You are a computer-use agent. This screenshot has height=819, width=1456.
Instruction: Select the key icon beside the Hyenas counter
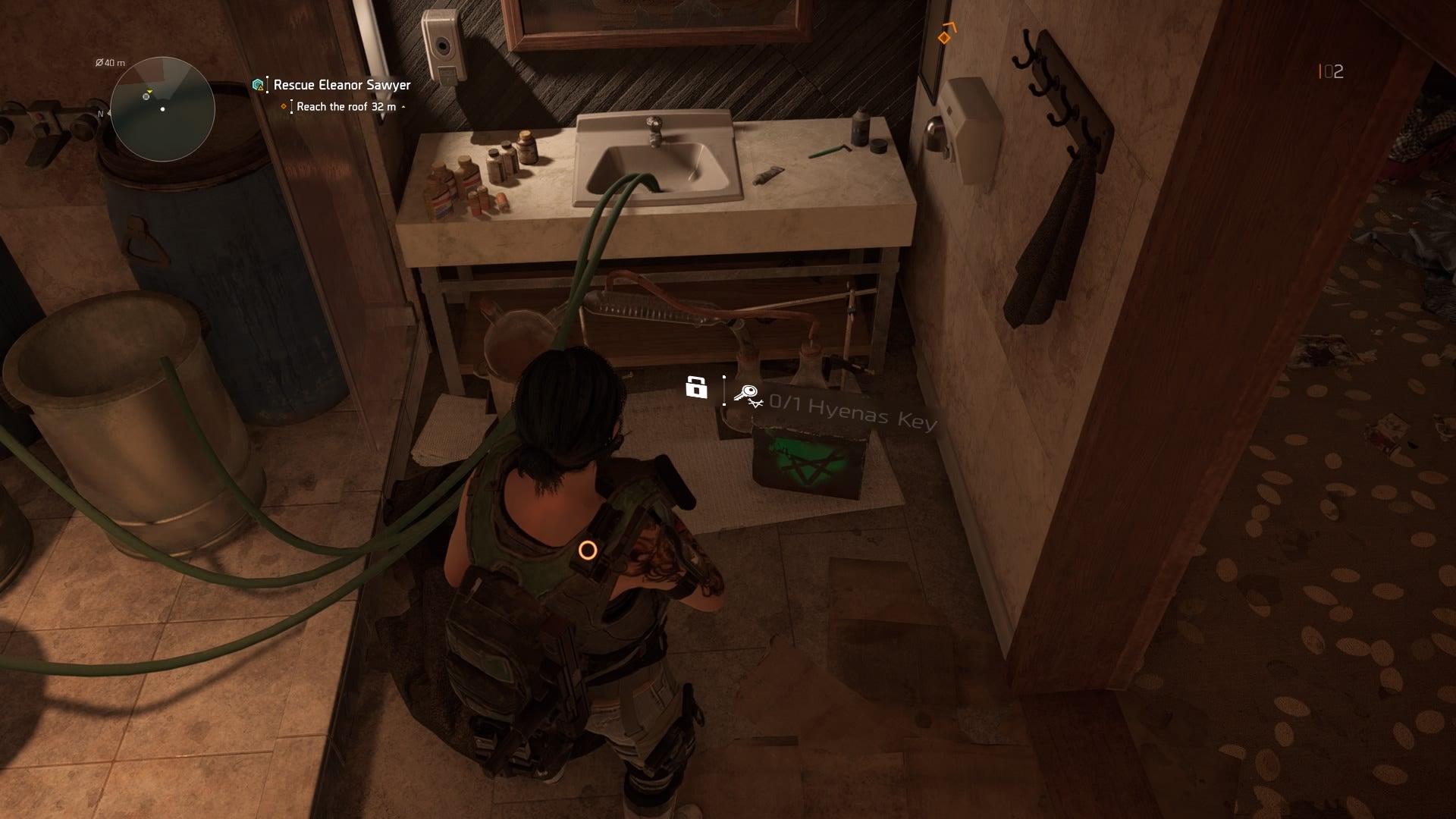(x=746, y=394)
